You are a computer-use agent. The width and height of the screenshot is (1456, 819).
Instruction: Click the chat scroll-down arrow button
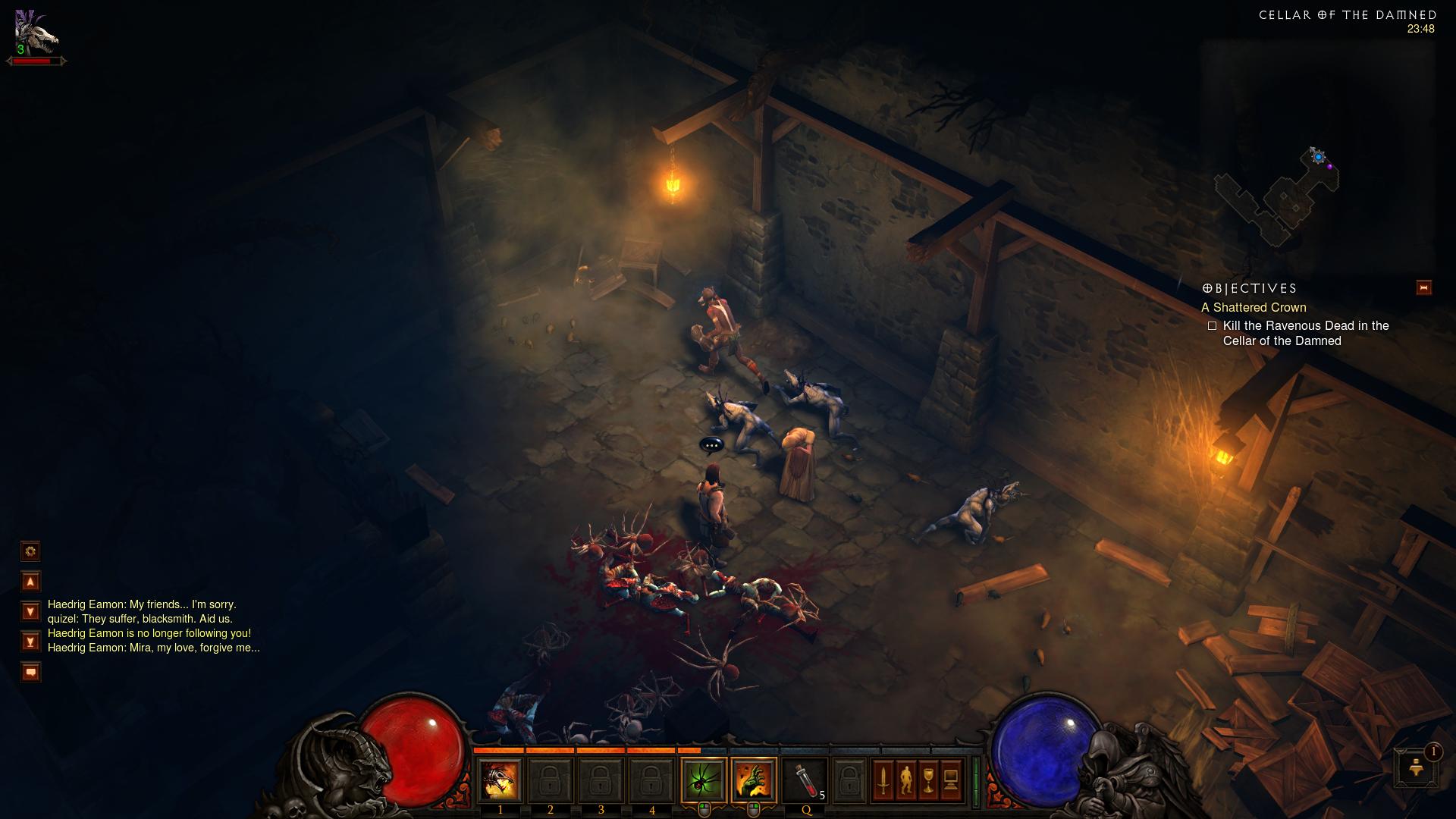click(x=30, y=611)
